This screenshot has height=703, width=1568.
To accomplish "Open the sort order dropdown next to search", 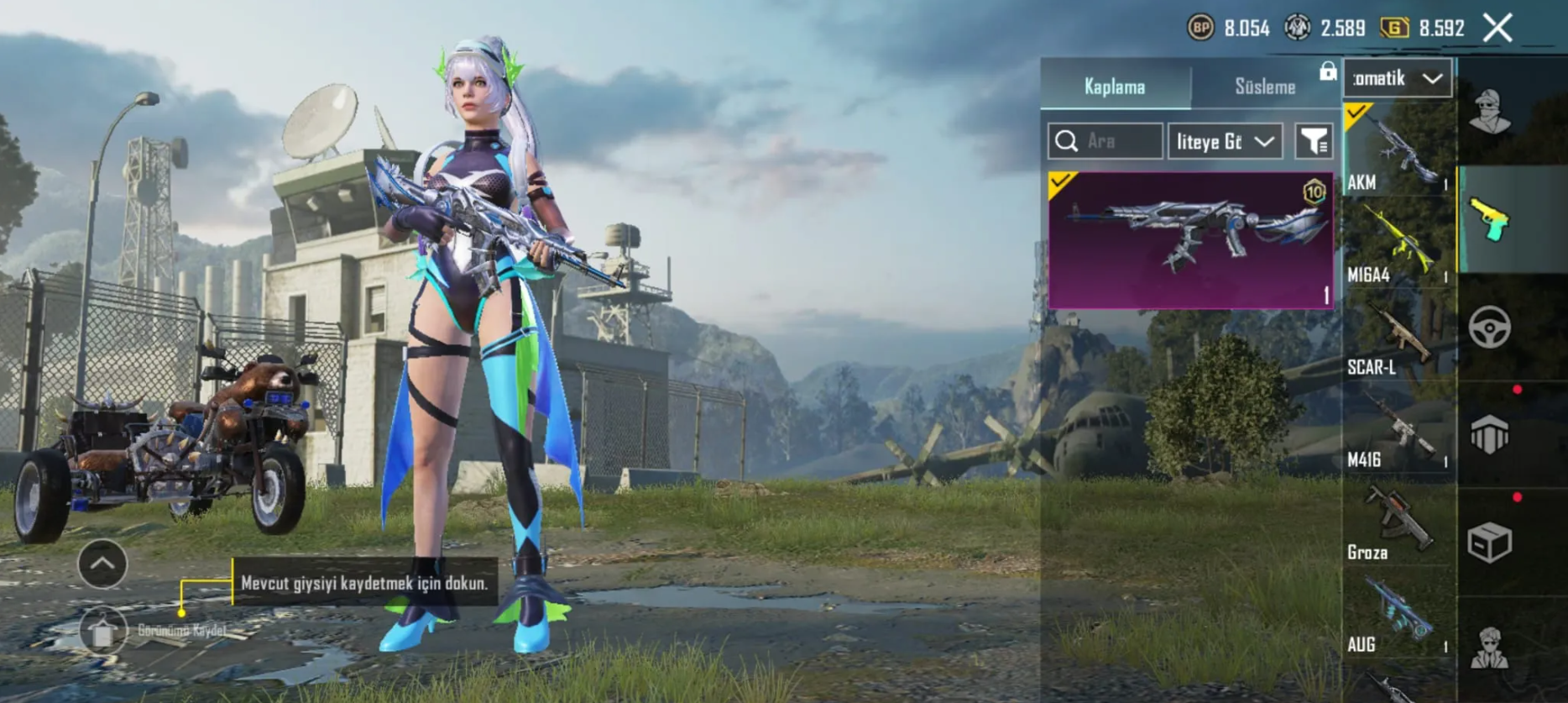I will pos(1225,141).
